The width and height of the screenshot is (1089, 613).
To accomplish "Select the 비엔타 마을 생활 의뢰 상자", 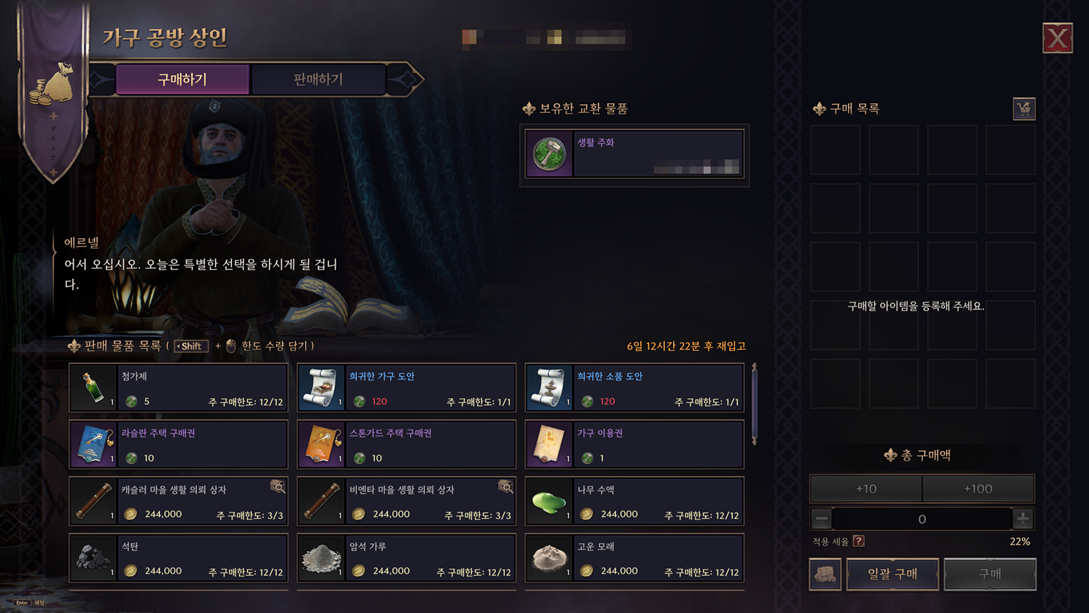I will 407,501.
